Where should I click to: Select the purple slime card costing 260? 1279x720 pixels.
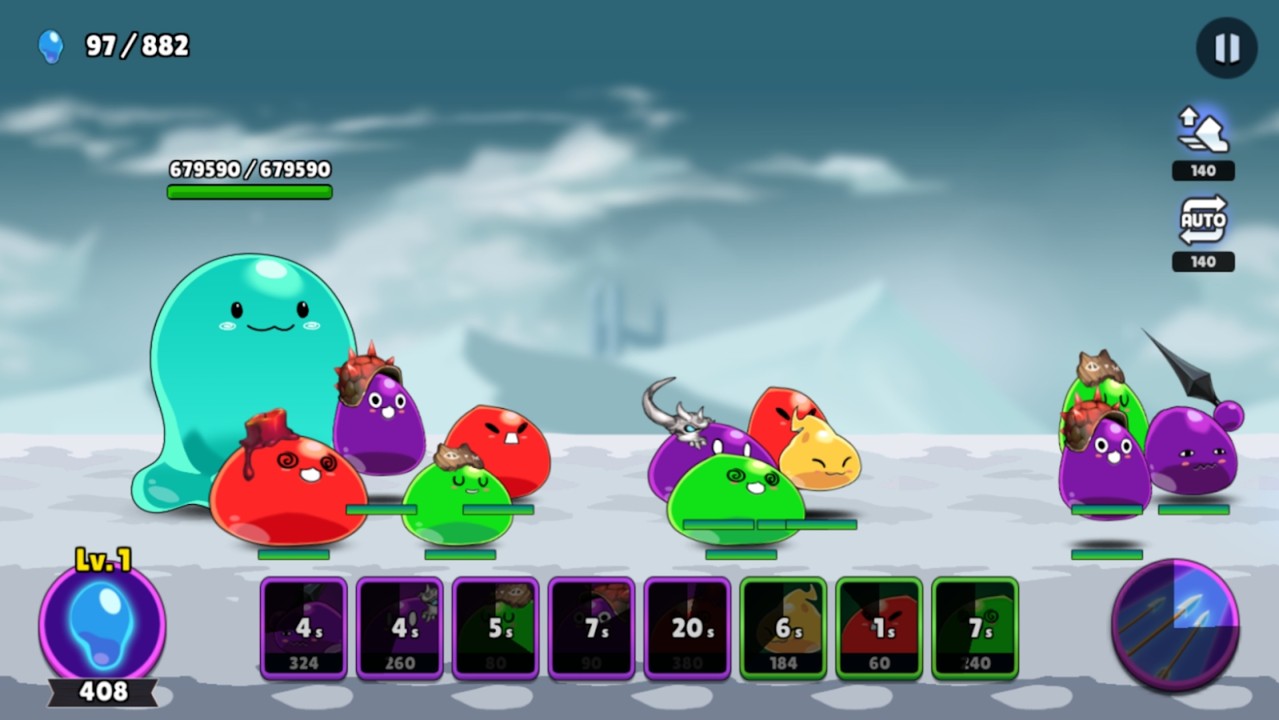pyautogui.click(x=400, y=628)
